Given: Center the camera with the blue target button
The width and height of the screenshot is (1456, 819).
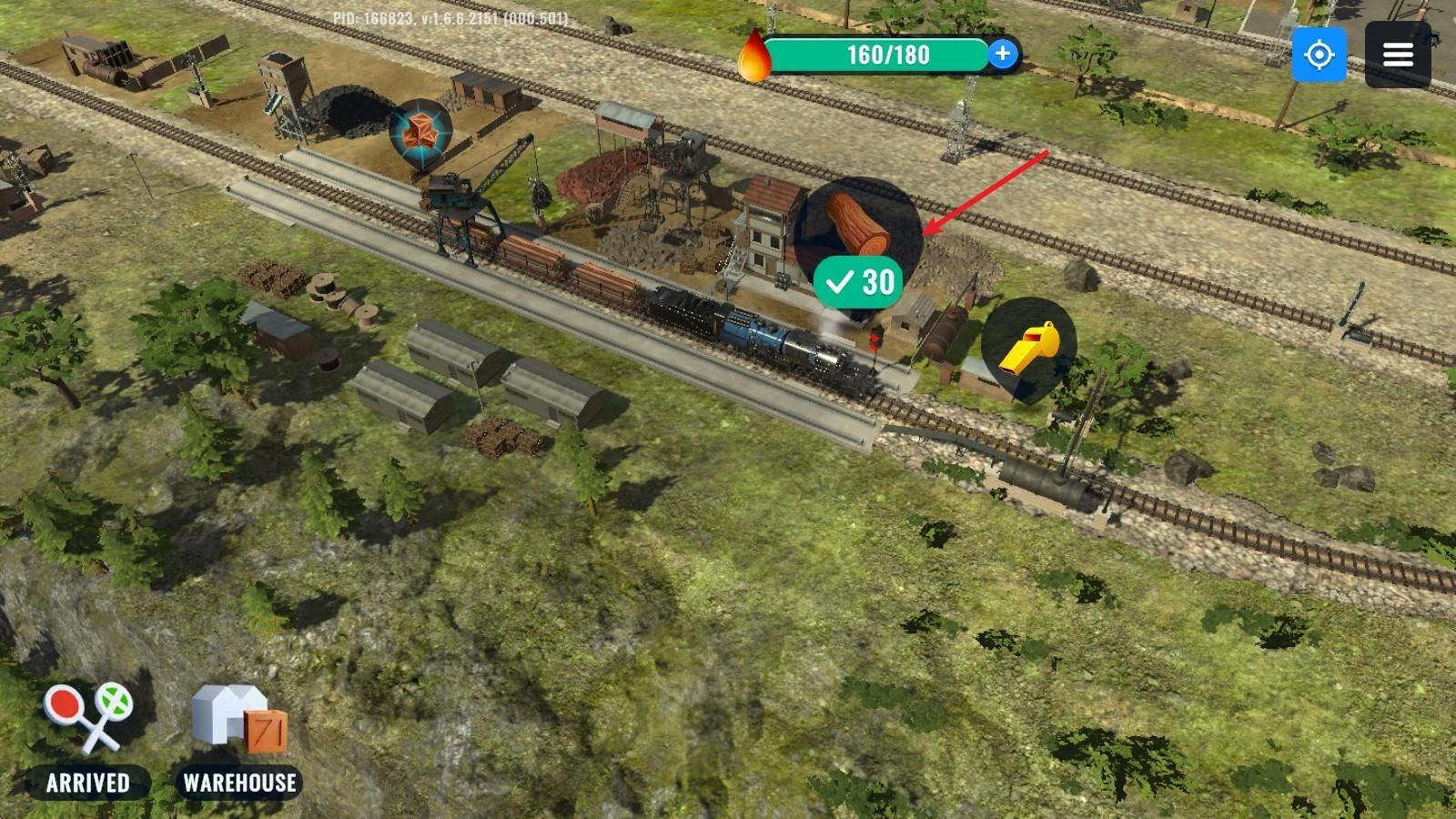Looking at the screenshot, I should (x=1319, y=55).
